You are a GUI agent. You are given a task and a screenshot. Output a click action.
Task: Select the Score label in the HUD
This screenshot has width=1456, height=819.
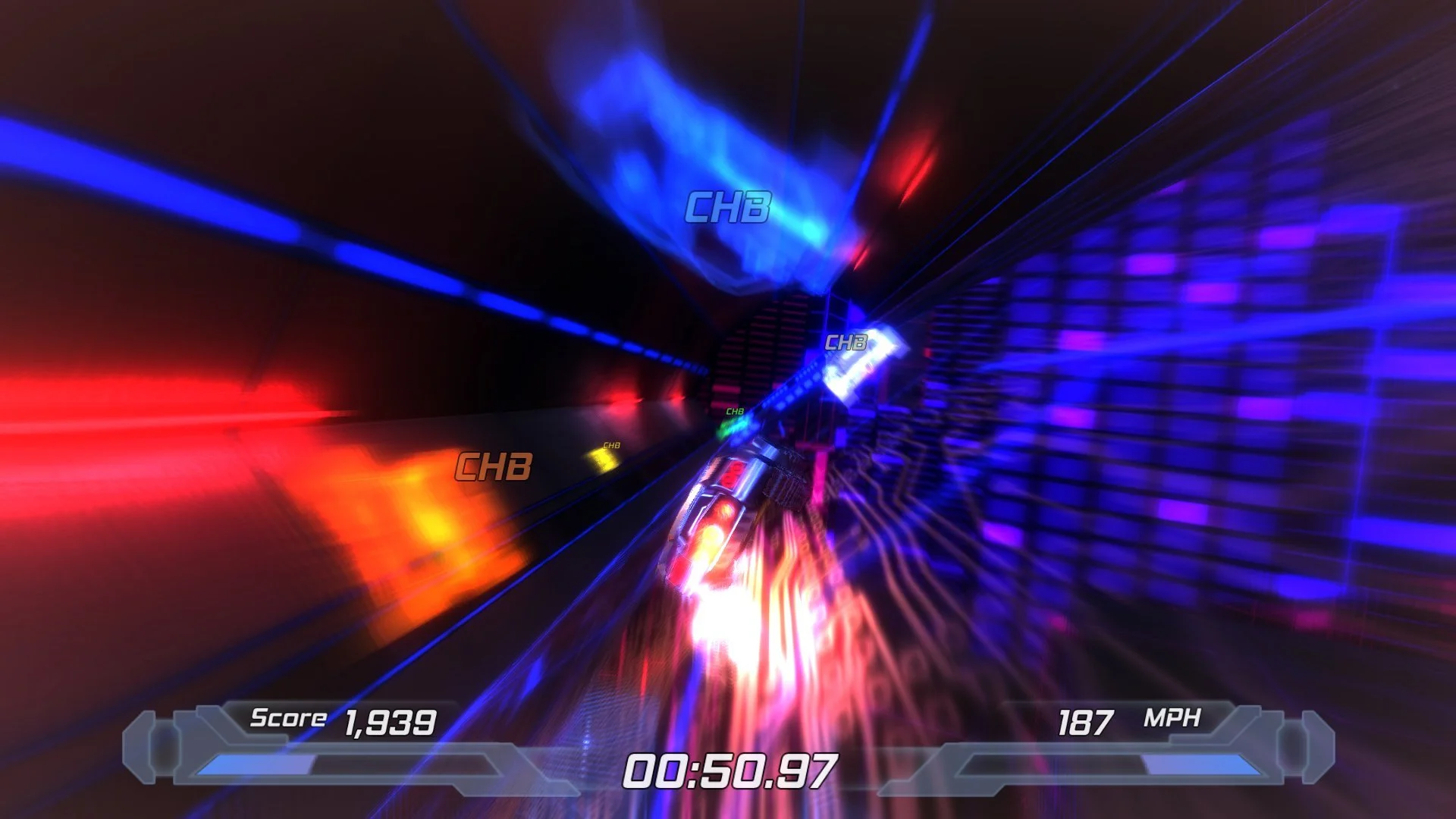pos(287,719)
